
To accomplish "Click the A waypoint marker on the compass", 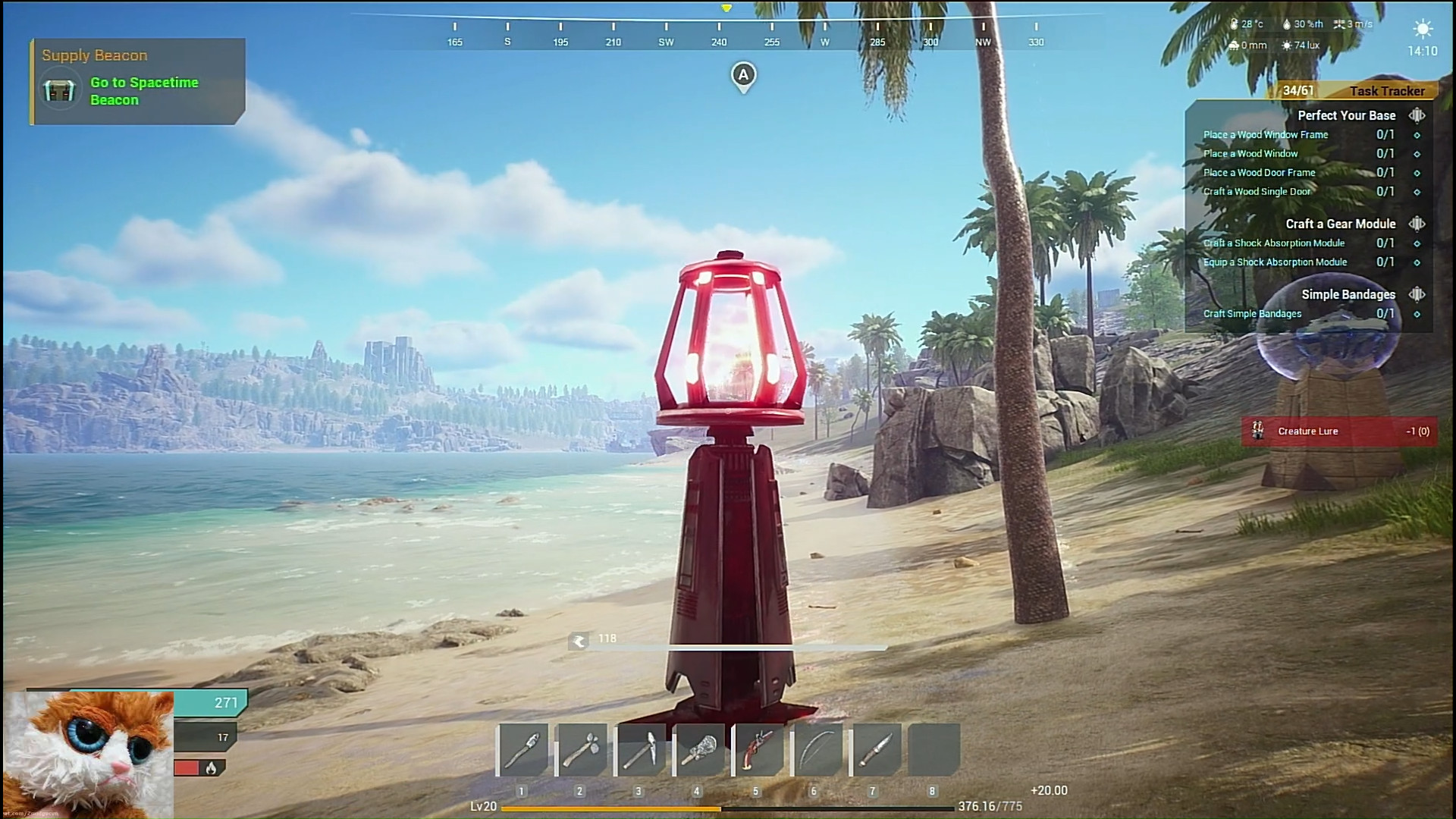I will (743, 76).
